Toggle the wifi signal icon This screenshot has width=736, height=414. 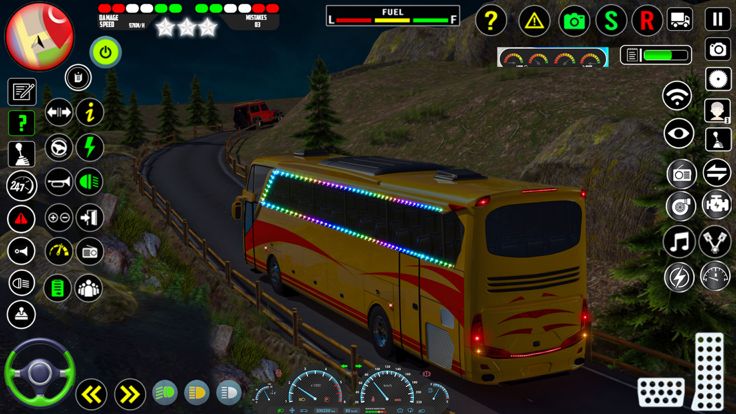click(x=679, y=97)
